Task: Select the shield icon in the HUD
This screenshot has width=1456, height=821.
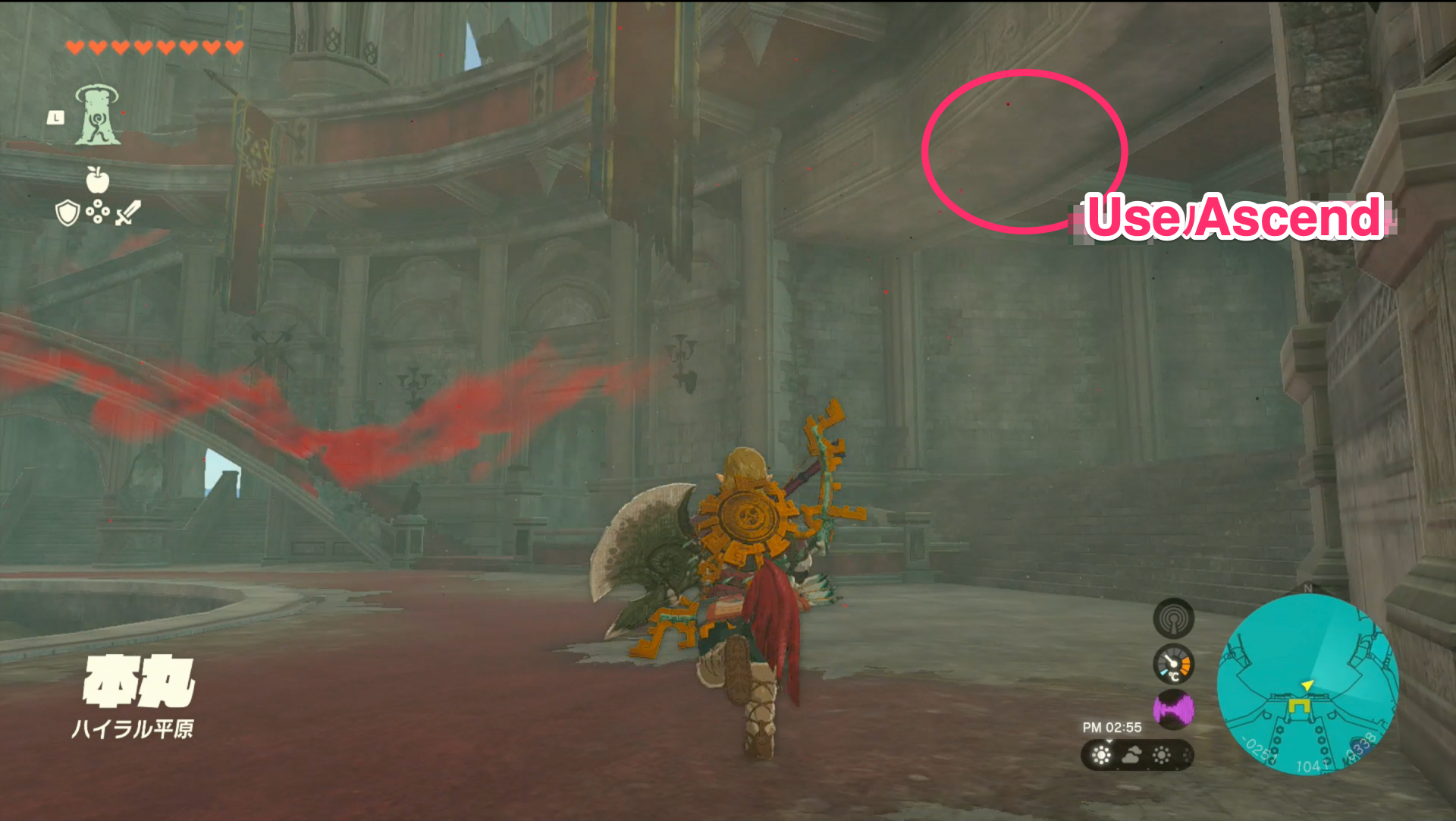Action: point(67,212)
